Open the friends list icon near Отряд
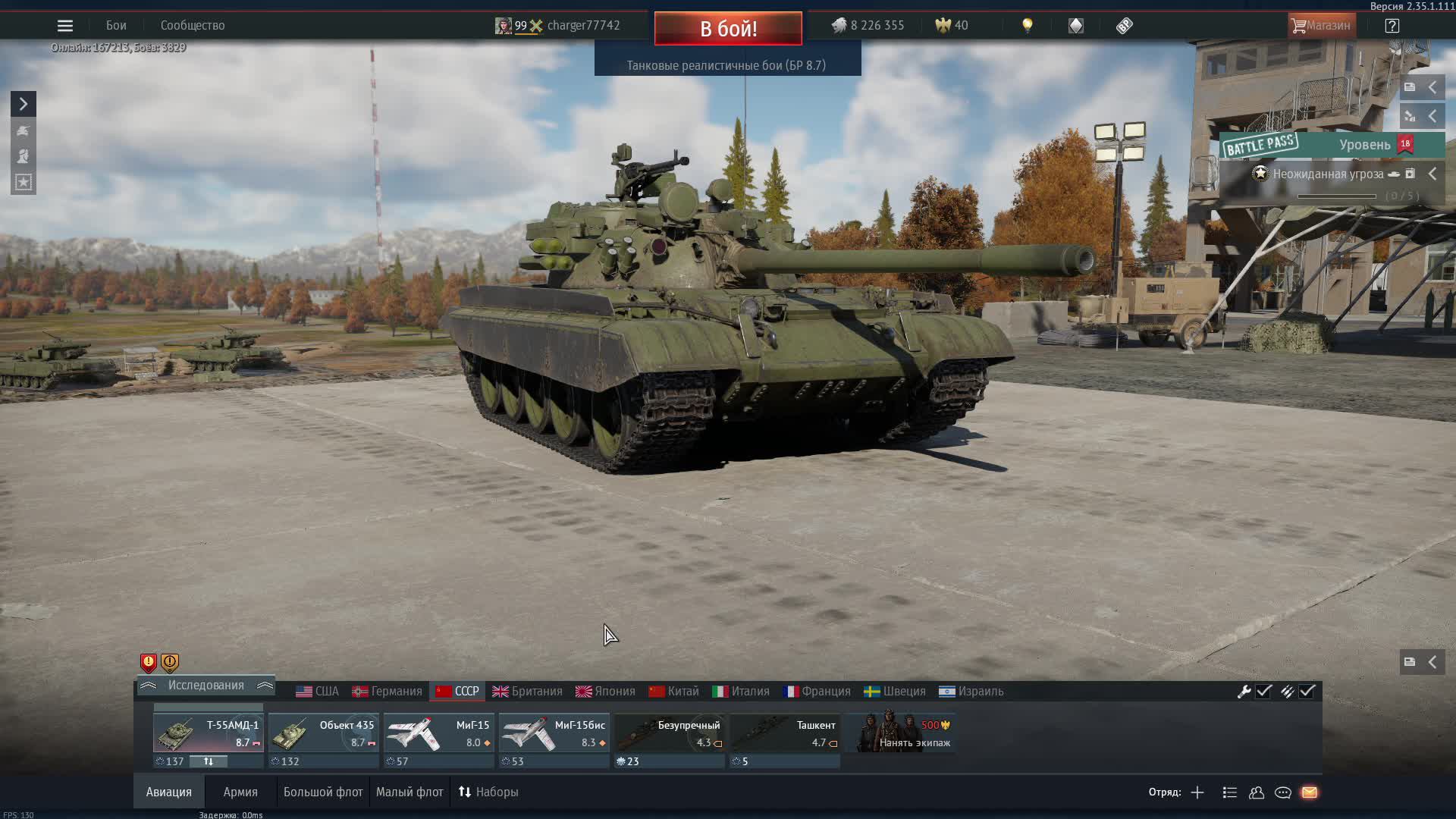The width and height of the screenshot is (1456, 819). [1256, 792]
